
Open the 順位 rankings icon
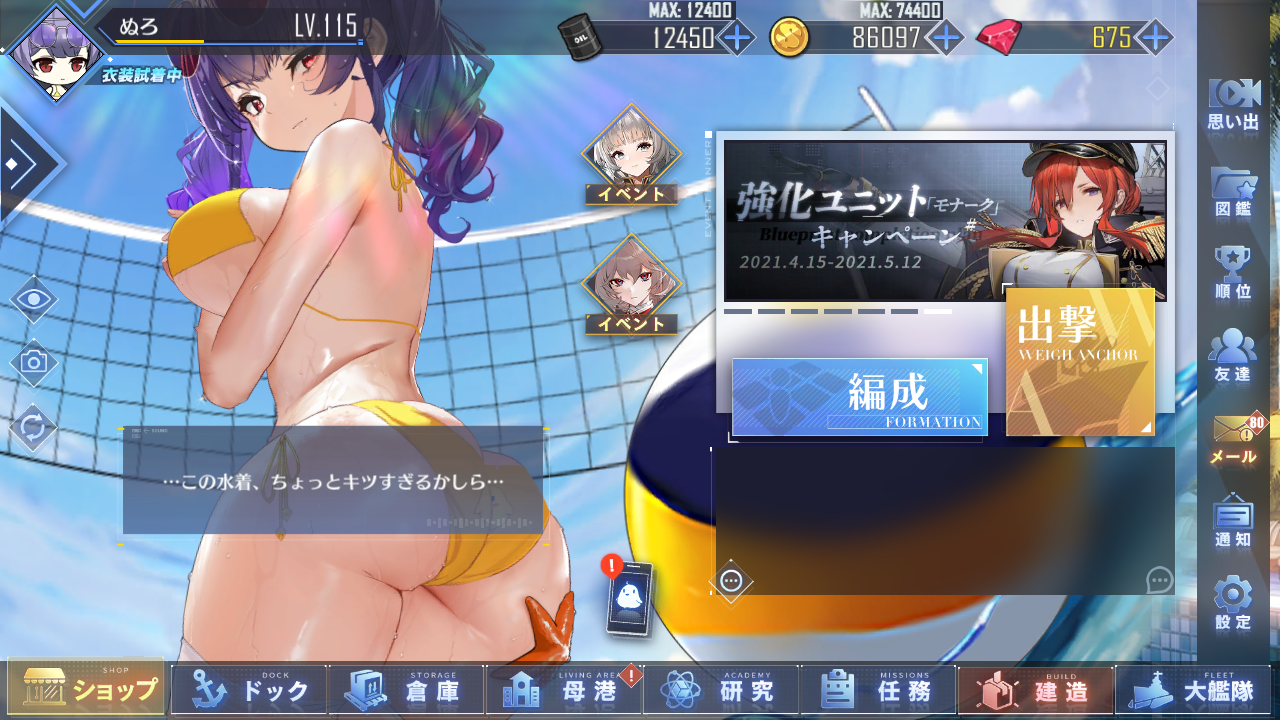click(1231, 267)
